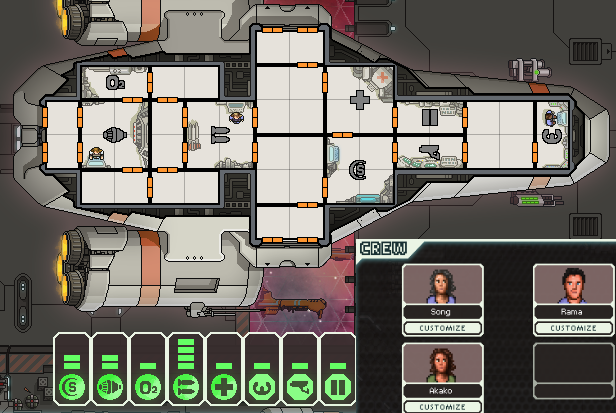Click Song's crew portrait
The height and width of the screenshot is (413, 616).
(442, 285)
